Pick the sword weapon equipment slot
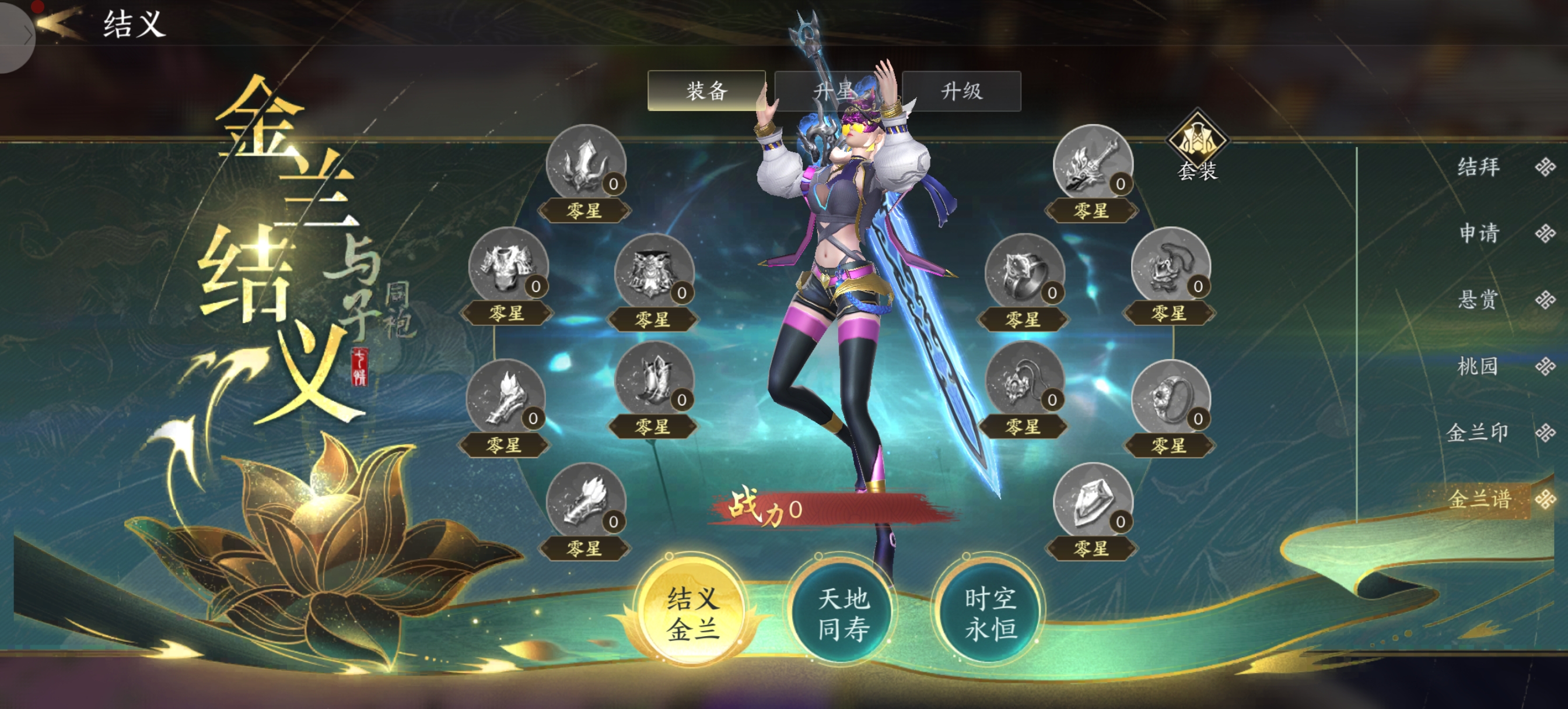This screenshot has height=709, width=1568. [1092, 163]
